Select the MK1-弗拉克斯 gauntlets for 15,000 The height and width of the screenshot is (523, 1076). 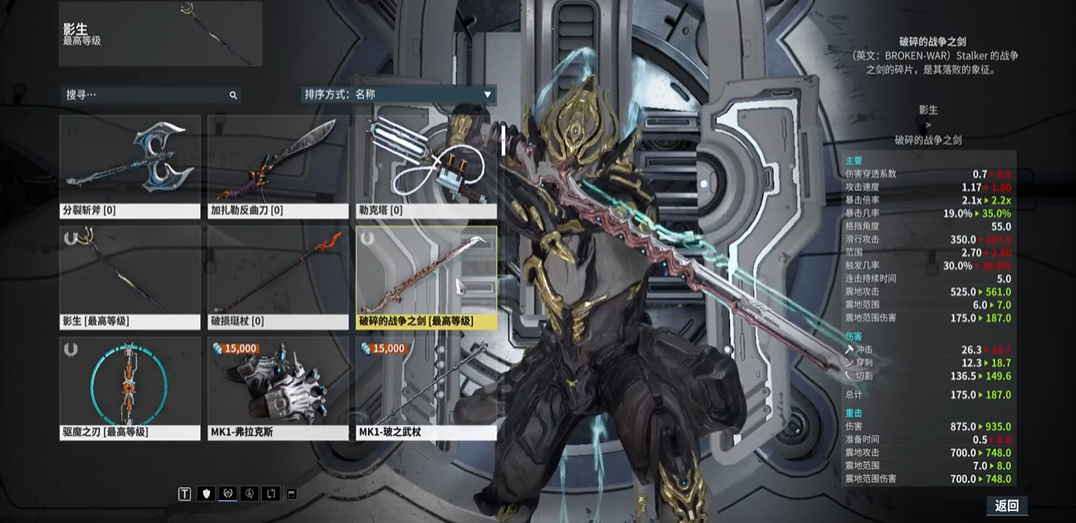click(278, 388)
